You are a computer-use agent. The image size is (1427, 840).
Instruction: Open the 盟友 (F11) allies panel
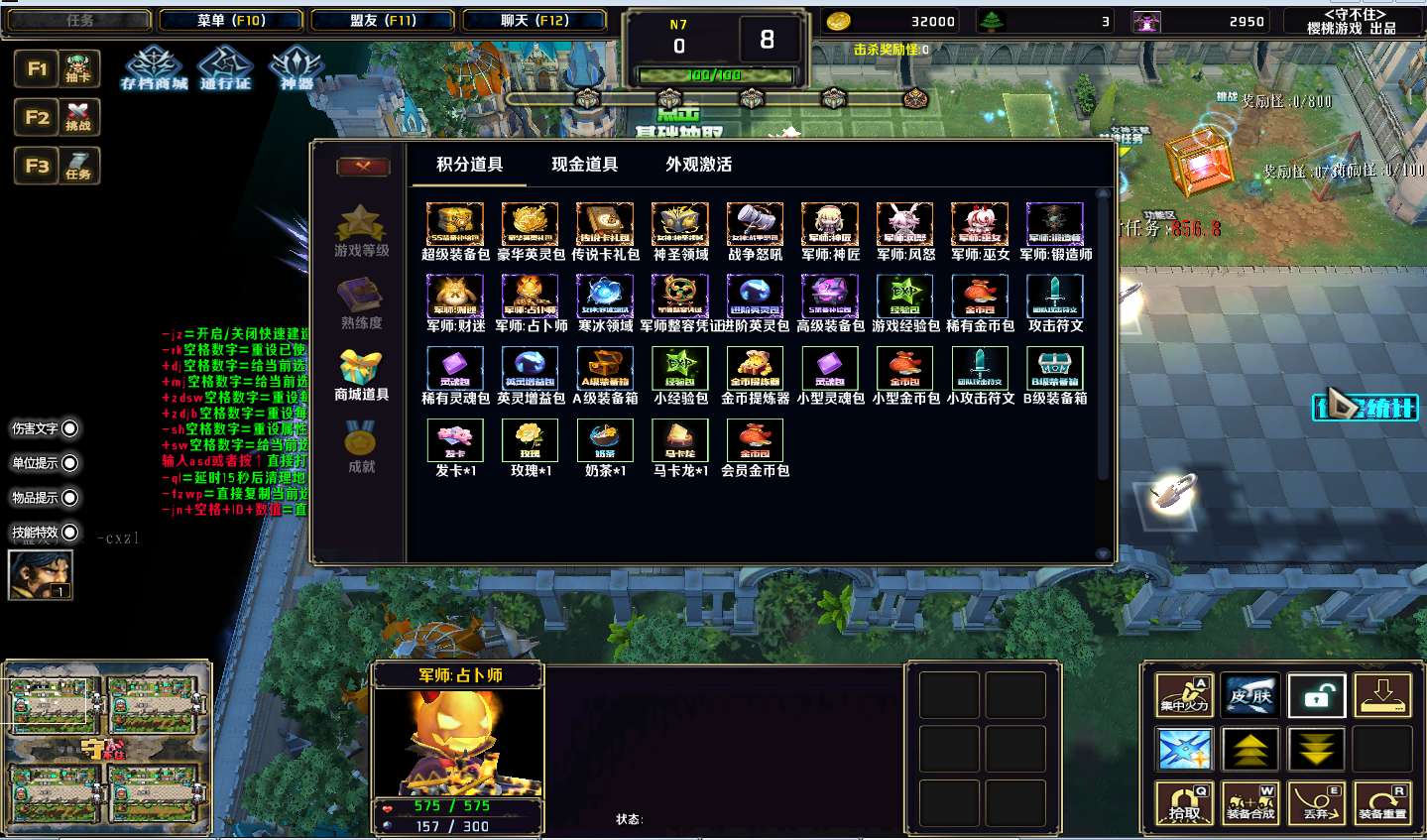(383, 21)
